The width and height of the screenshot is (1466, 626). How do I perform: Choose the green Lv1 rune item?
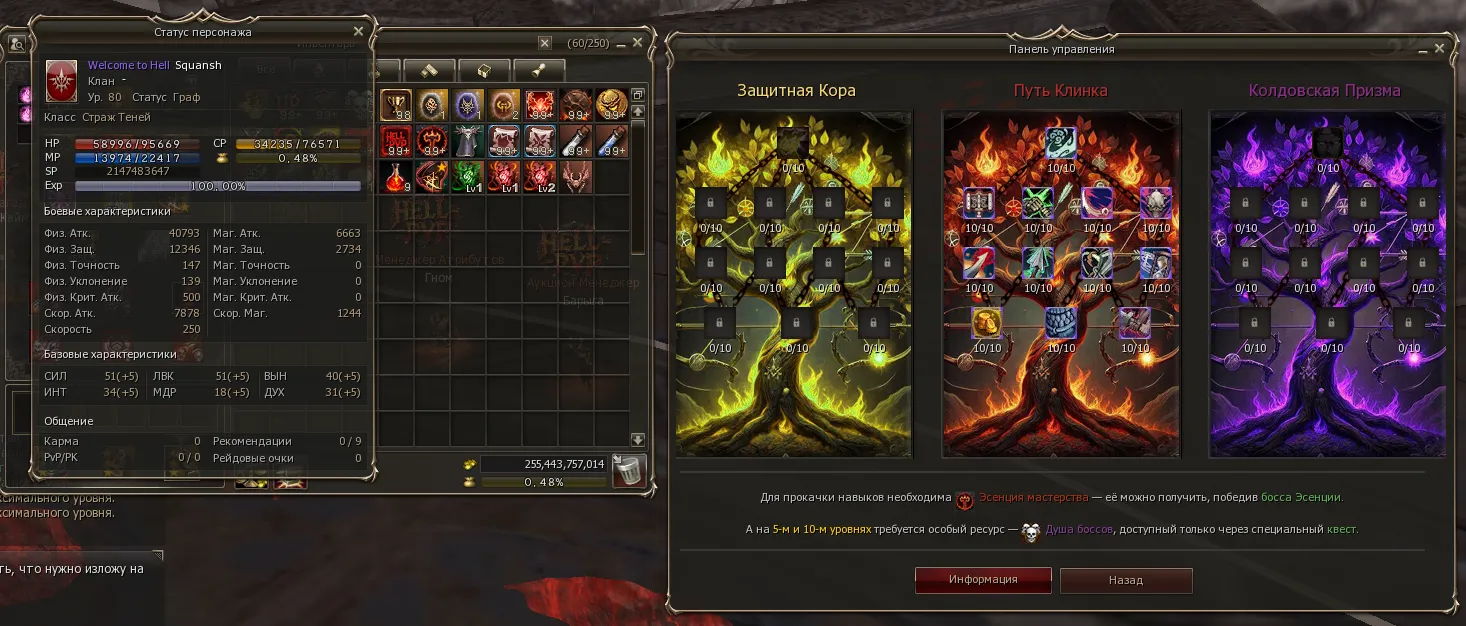coord(469,177)
